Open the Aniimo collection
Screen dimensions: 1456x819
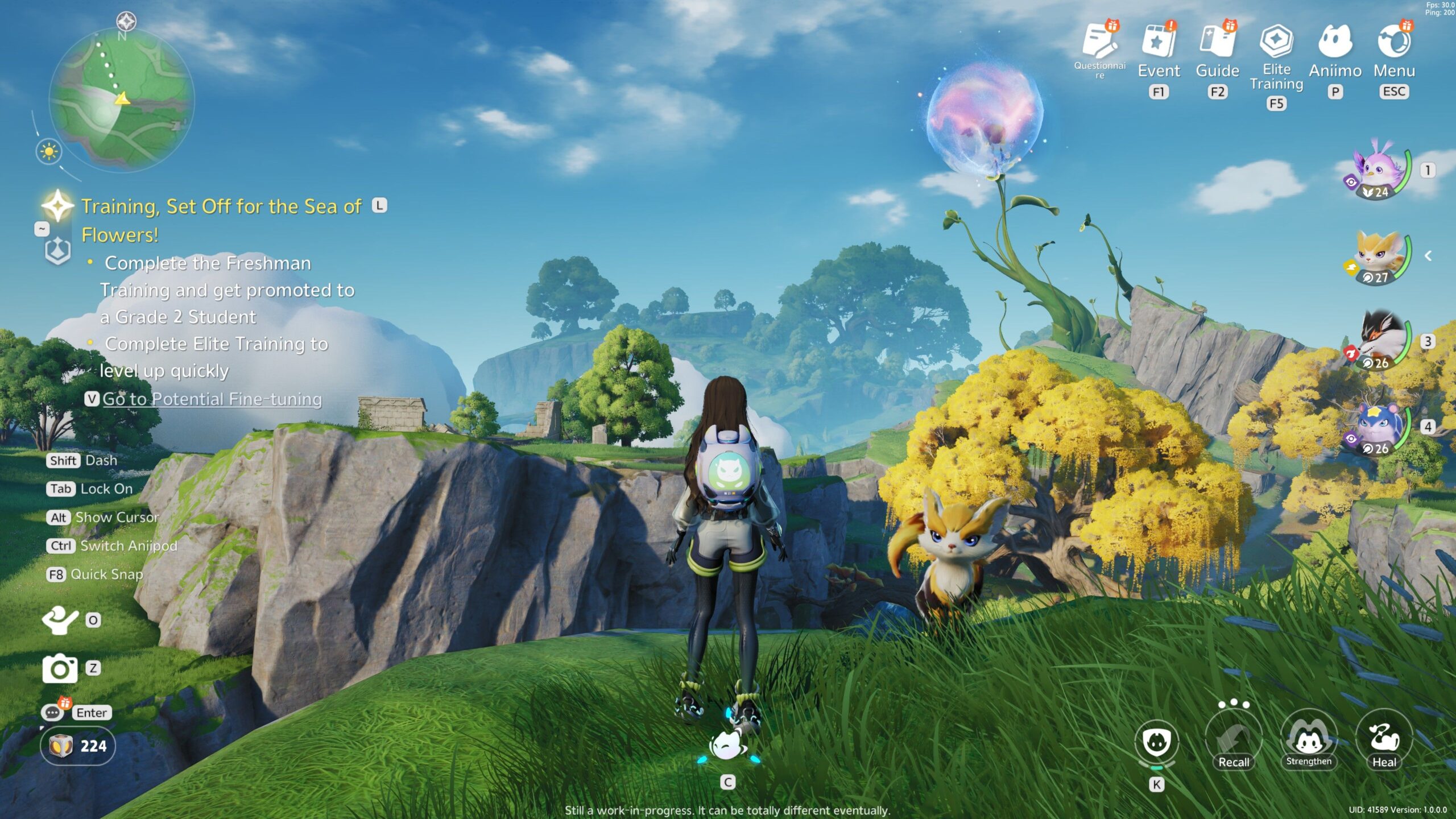click(1335, 42)
